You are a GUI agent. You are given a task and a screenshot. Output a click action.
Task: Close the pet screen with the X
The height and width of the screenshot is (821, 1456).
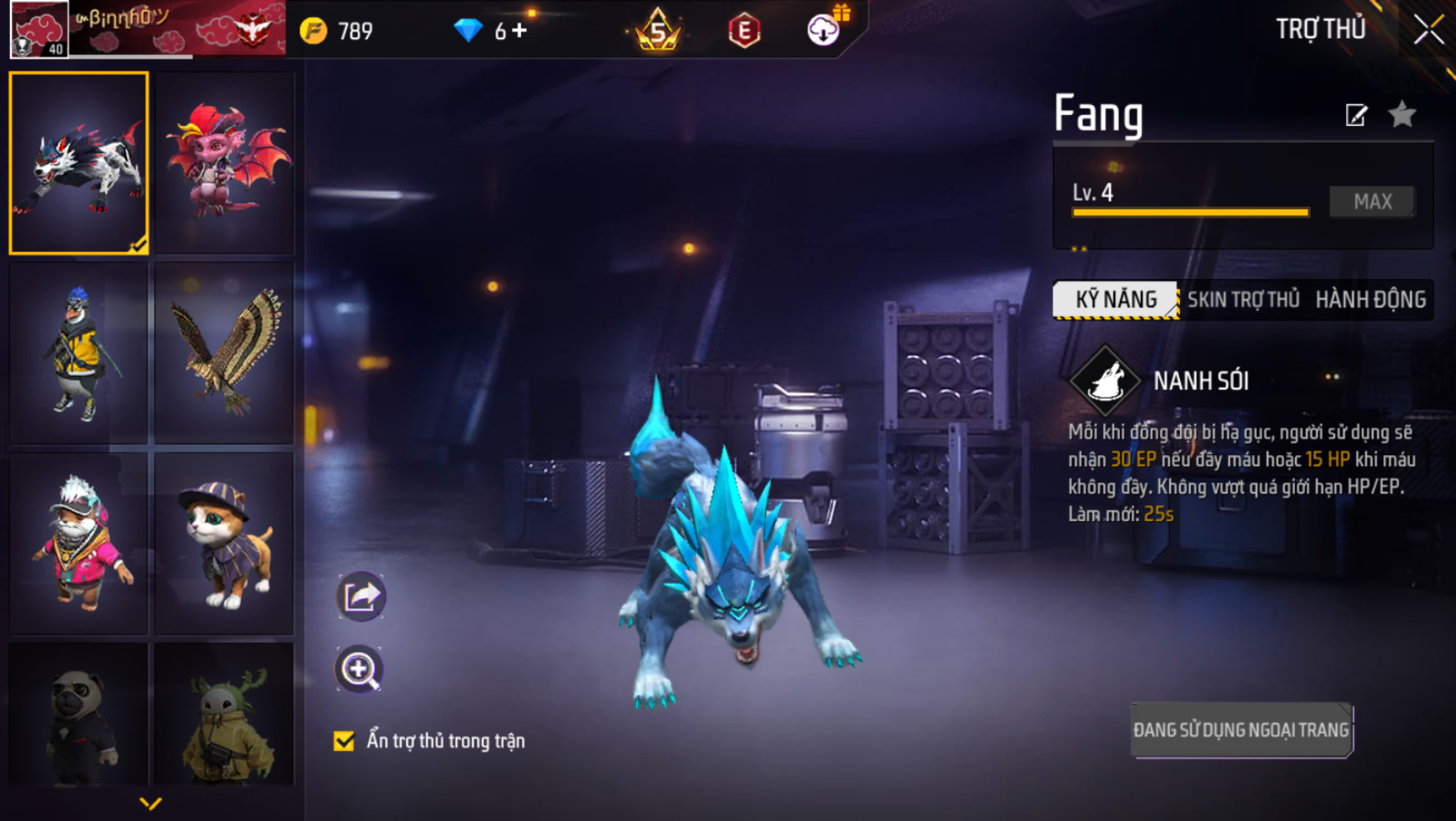click(1428, 30)
